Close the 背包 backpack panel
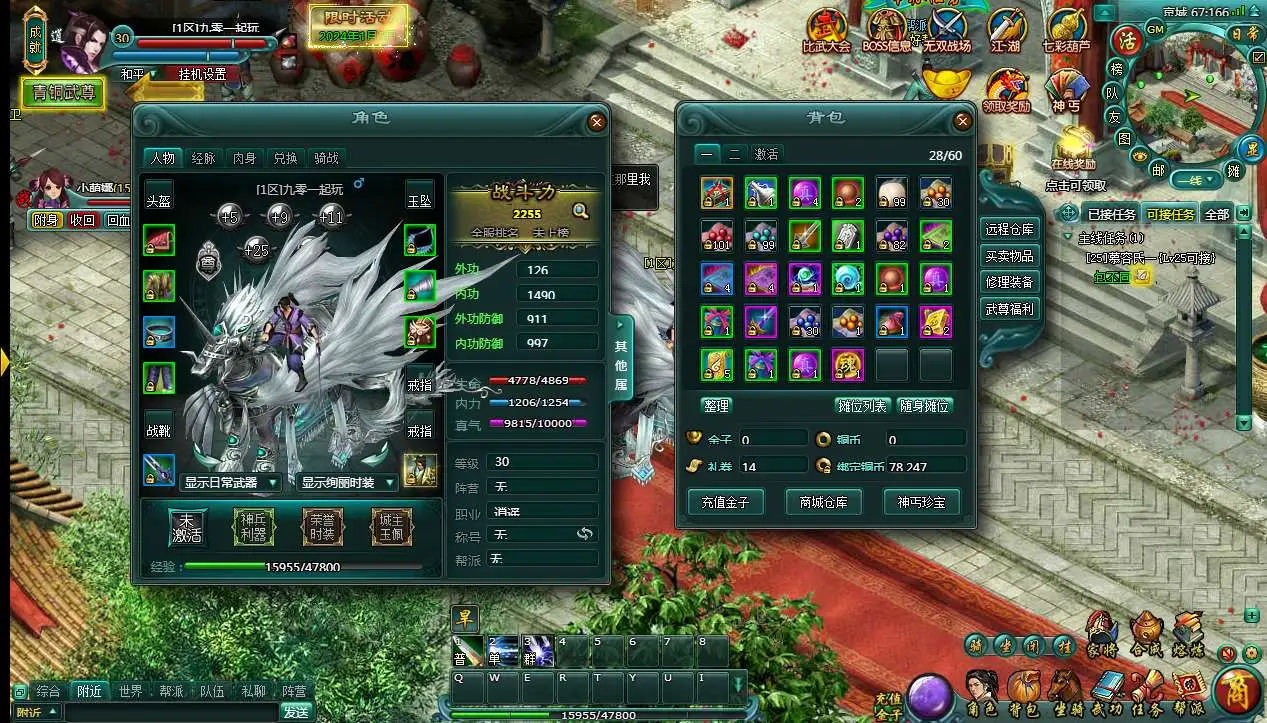Screen dimensions: 1267x723 point(963,121)
